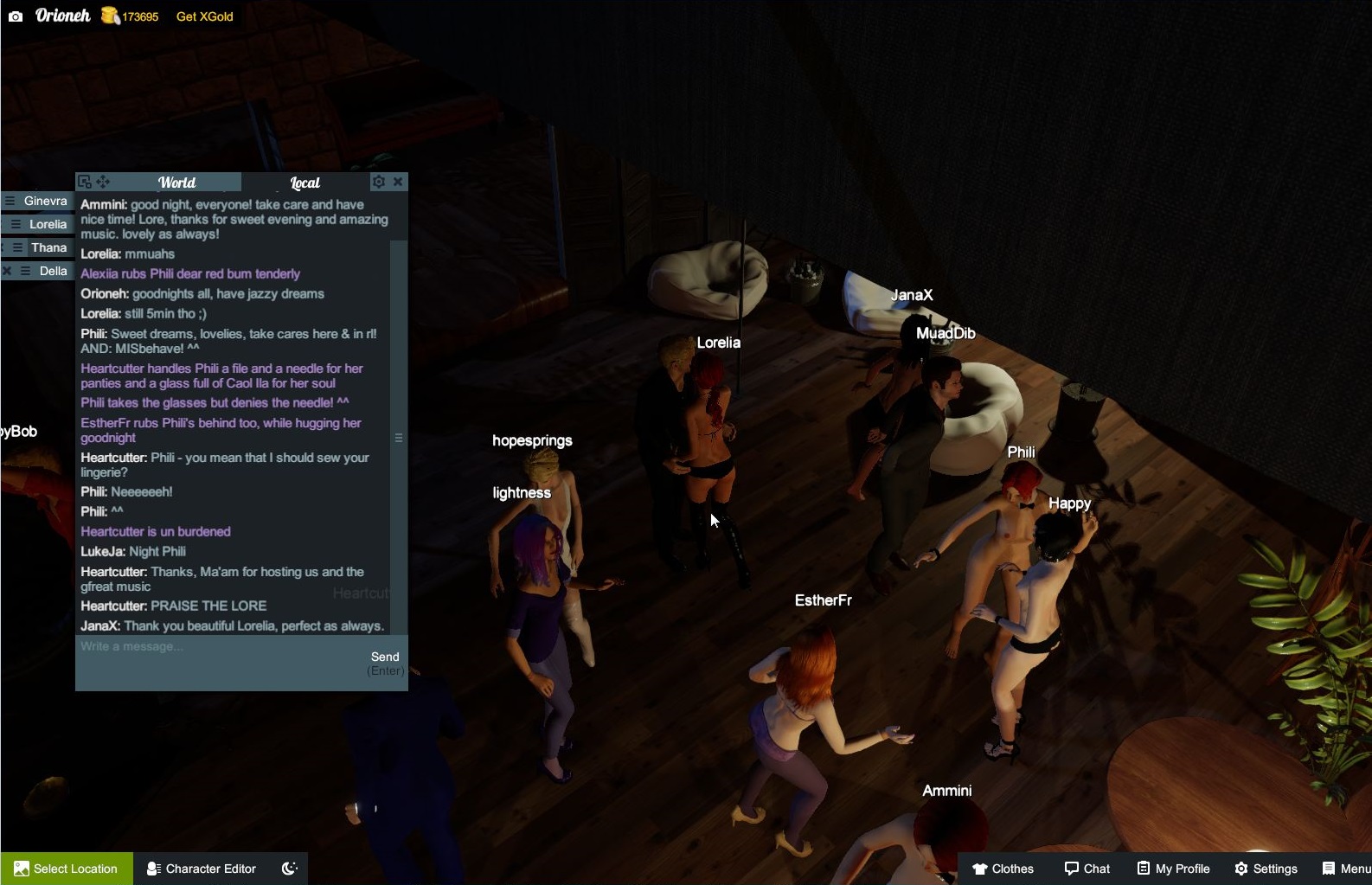Screen dimensions: 1372x885
Task: Open the Chat panel from bottom bar
Action: tap(1087, 869)
